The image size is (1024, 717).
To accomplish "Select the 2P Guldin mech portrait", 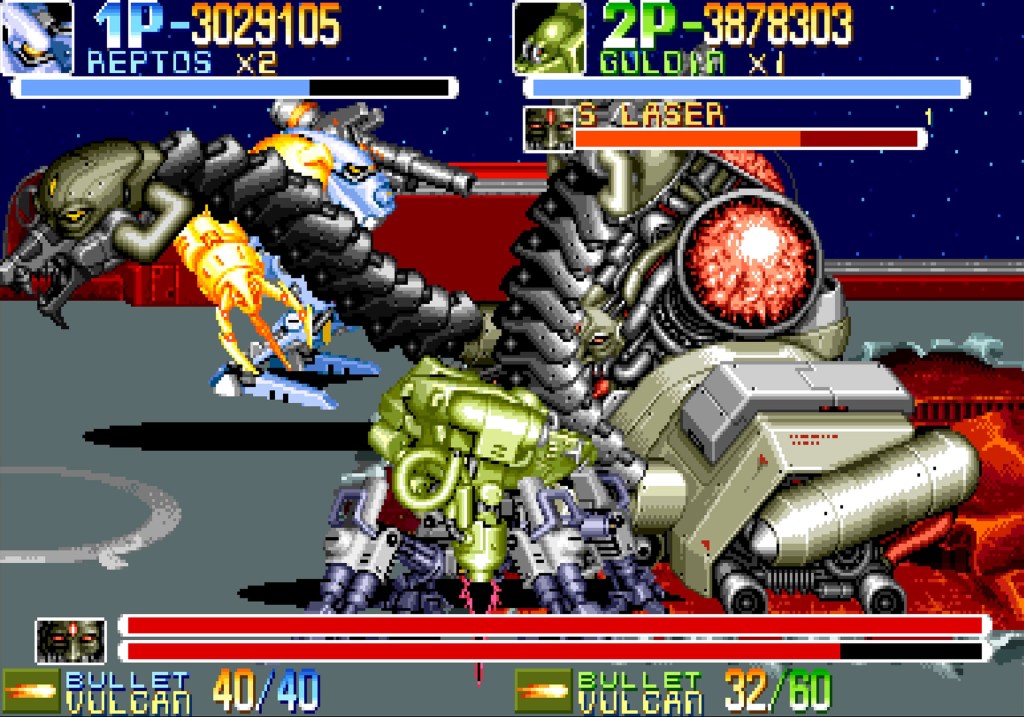I will (x=549, y=38).
